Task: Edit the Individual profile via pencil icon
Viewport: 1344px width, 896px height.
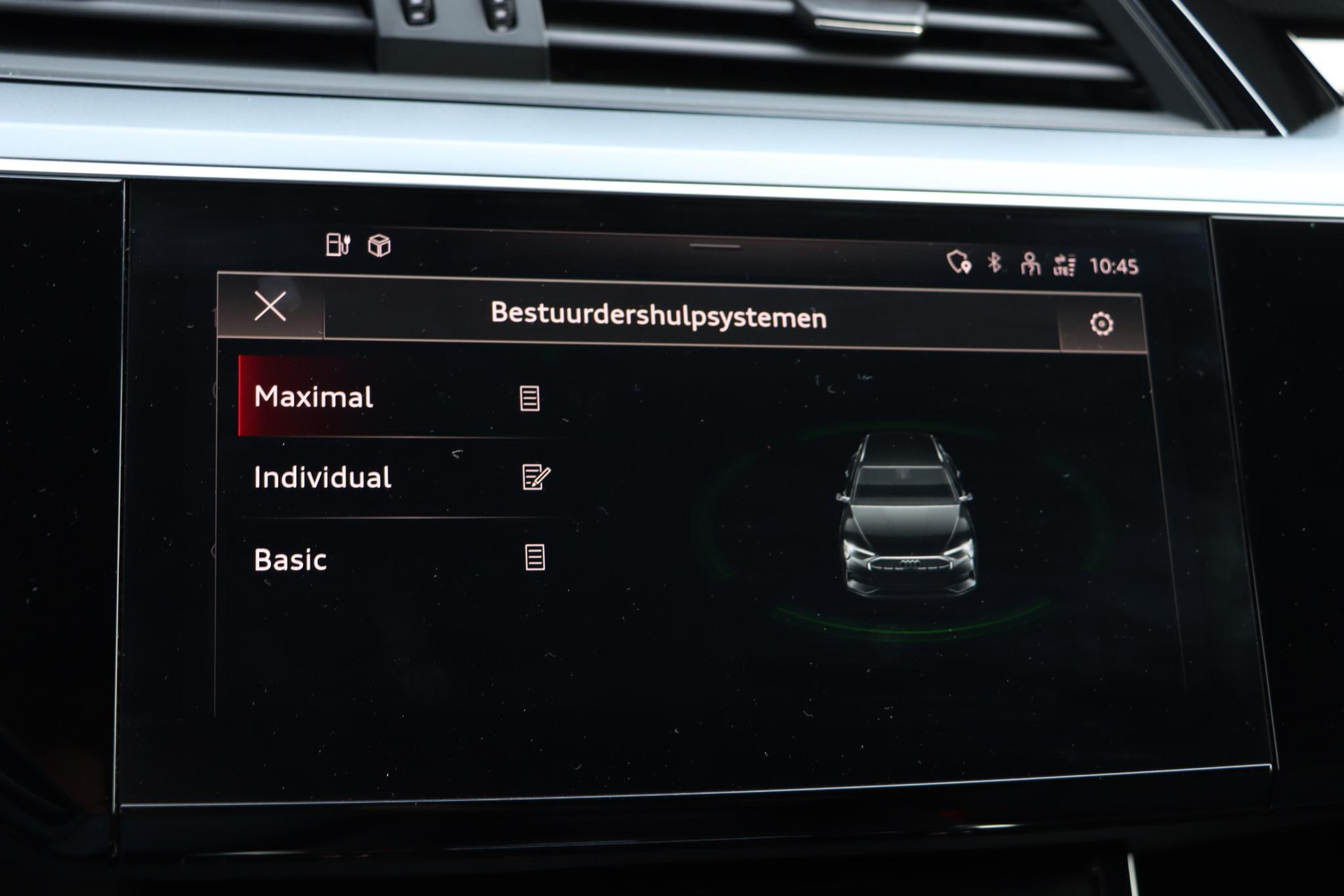Action: [x=536, y=477]
